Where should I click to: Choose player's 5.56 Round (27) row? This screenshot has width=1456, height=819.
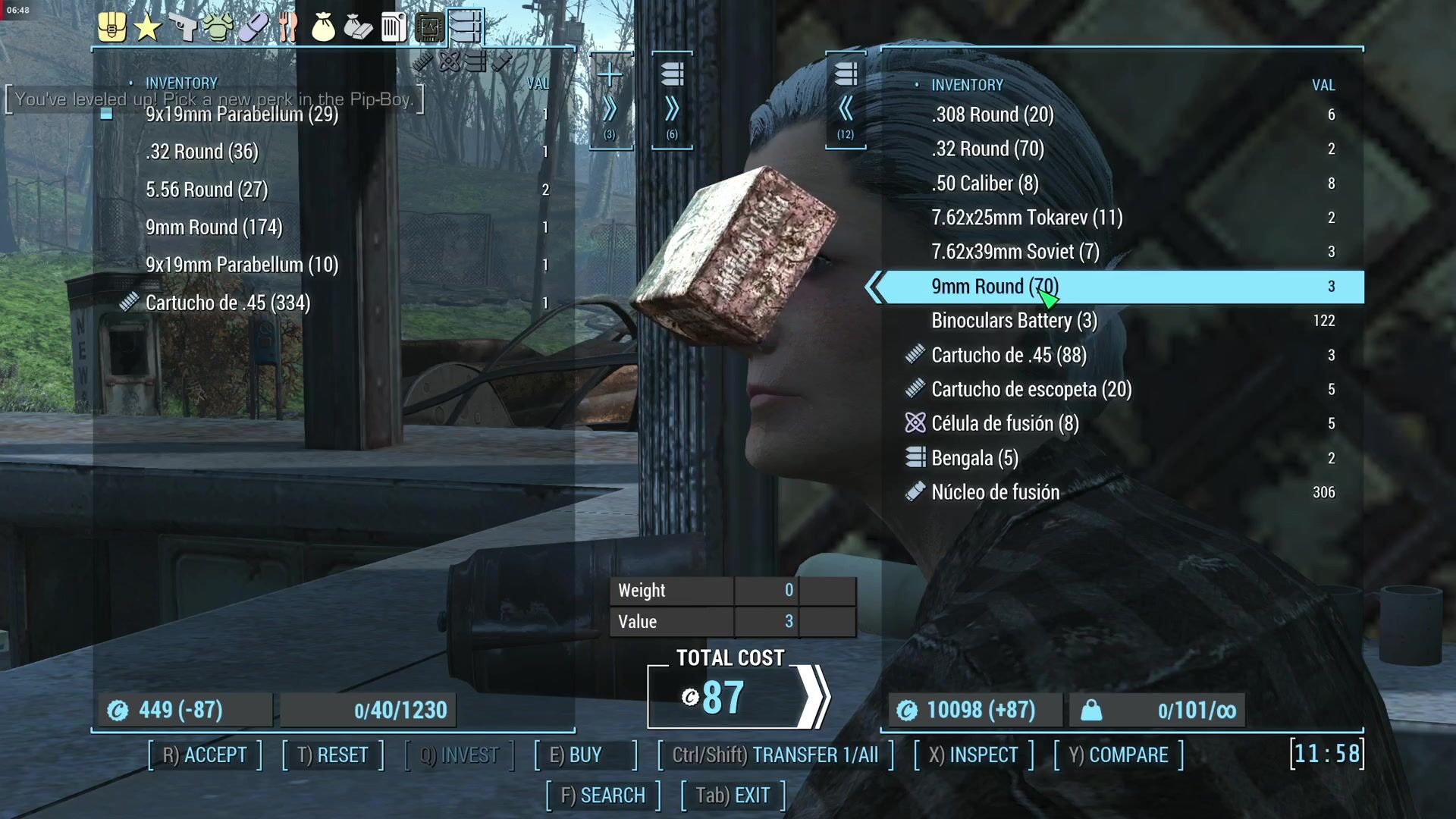tap(206, 190)
